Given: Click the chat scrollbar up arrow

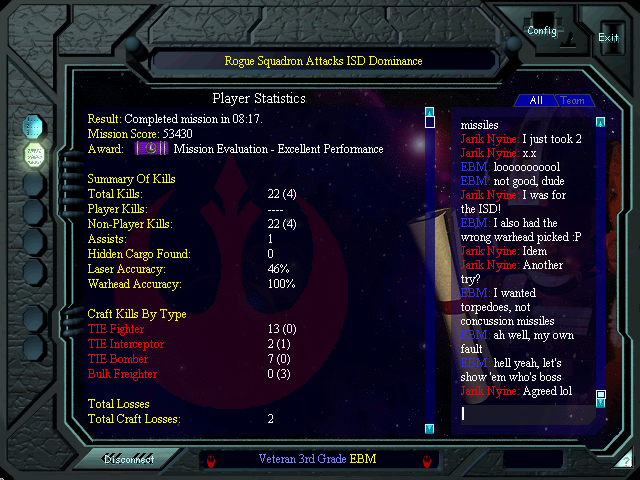Looking at the screenshot, I should 600,123.
